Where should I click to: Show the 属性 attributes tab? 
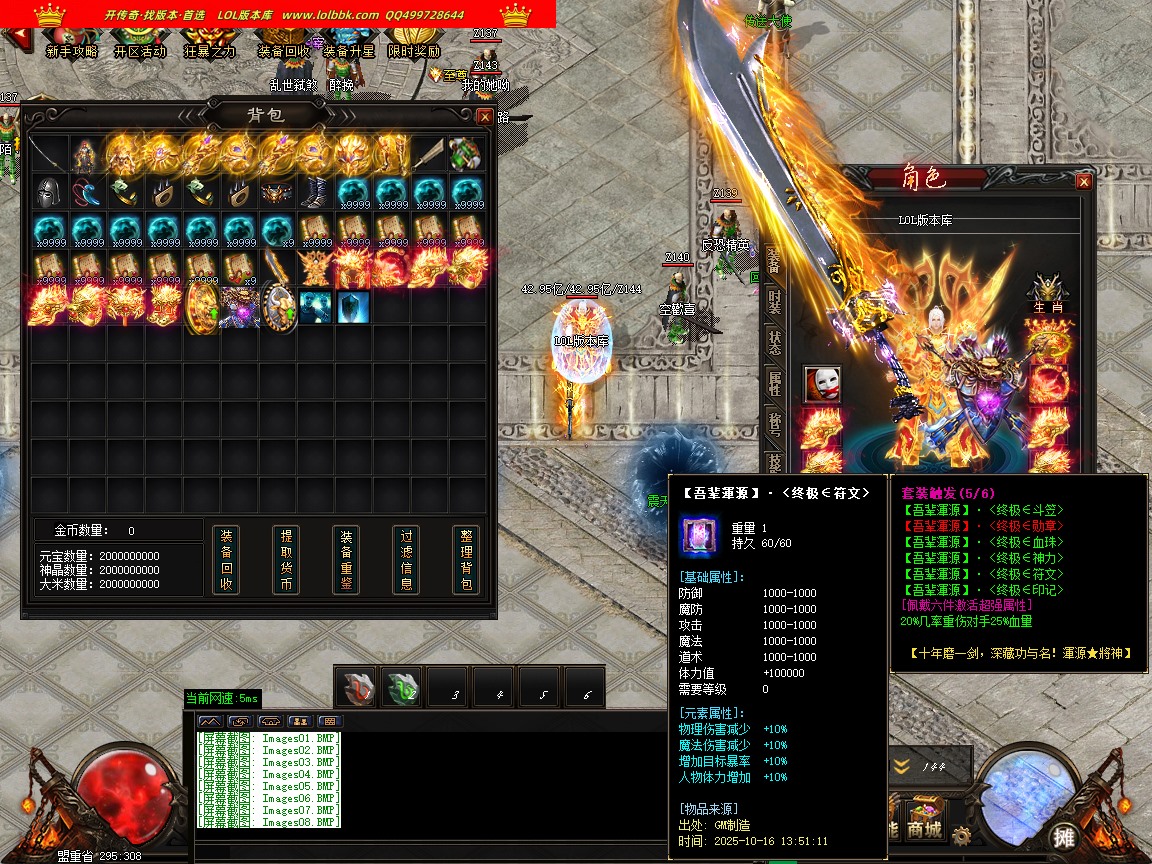774,381
